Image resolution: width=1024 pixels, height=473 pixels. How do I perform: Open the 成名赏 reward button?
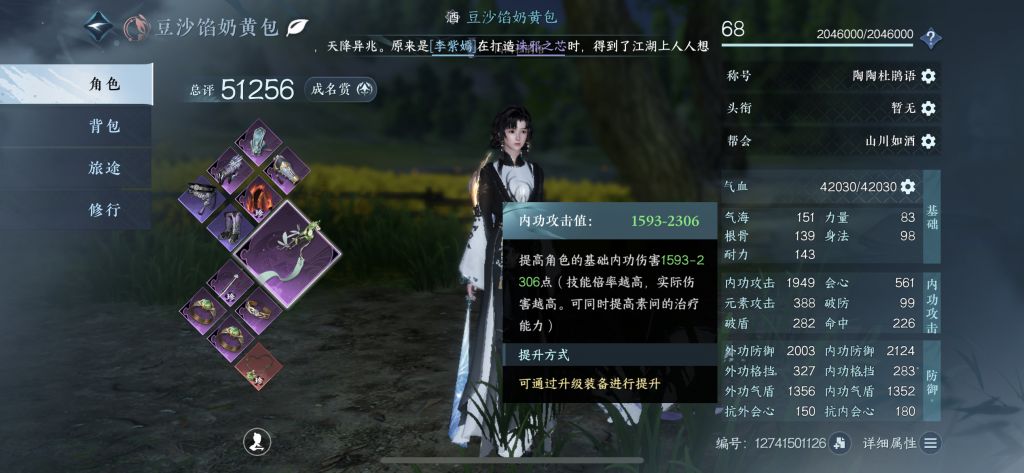[x=343, y=90]
